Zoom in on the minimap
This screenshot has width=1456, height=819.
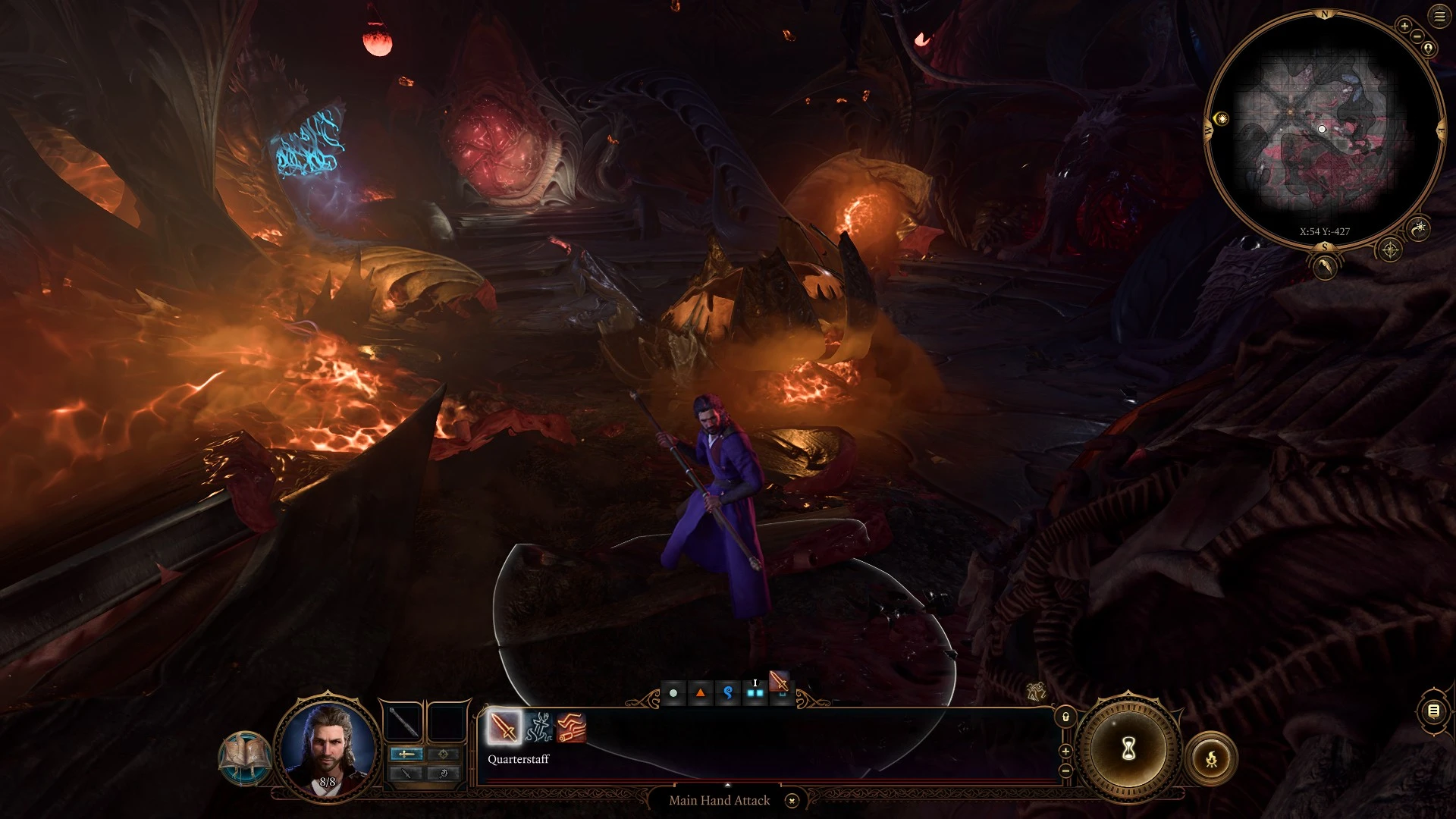[x=1404, y=27]
